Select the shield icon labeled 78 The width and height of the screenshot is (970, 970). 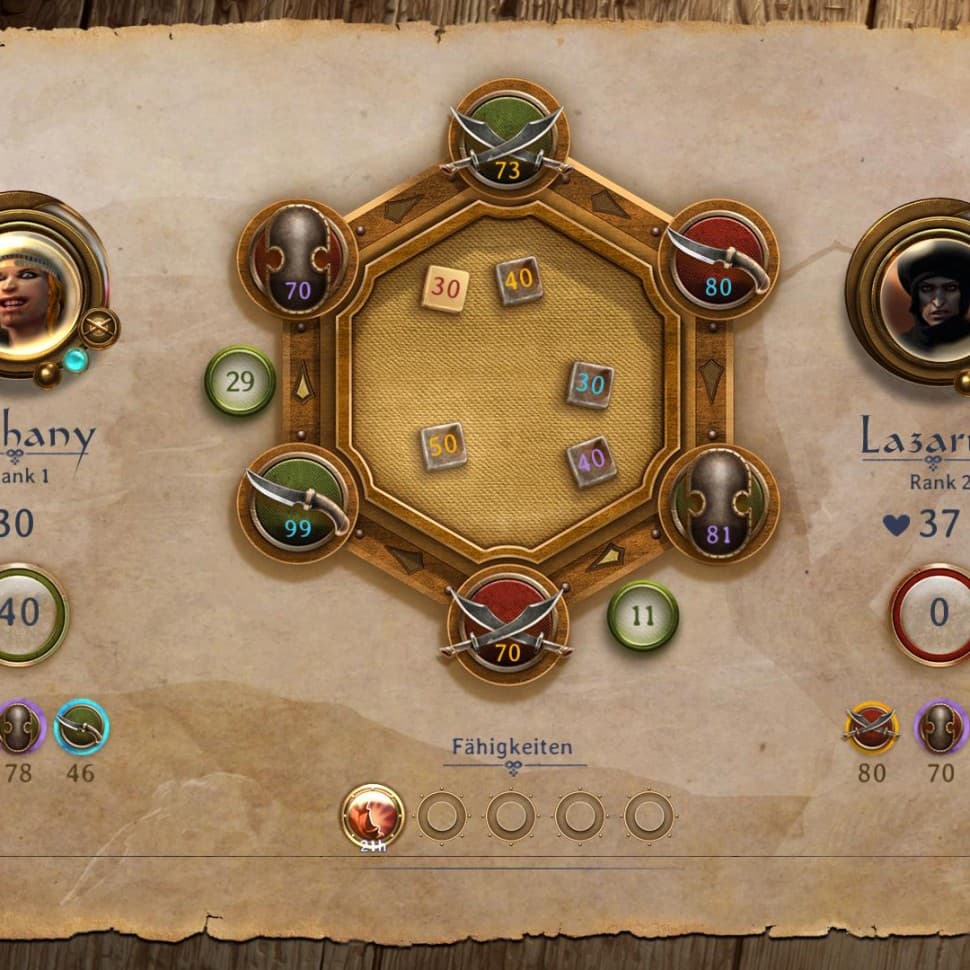pyautogui.click(x=20, y=727)
